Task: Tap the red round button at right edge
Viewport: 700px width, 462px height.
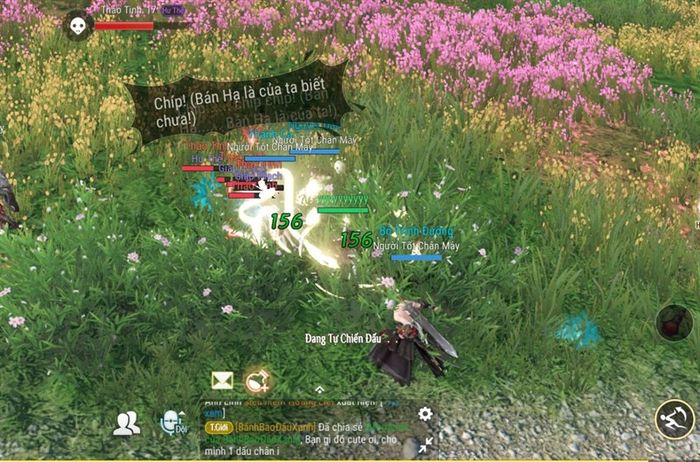Action: click(x=675, y=323)
